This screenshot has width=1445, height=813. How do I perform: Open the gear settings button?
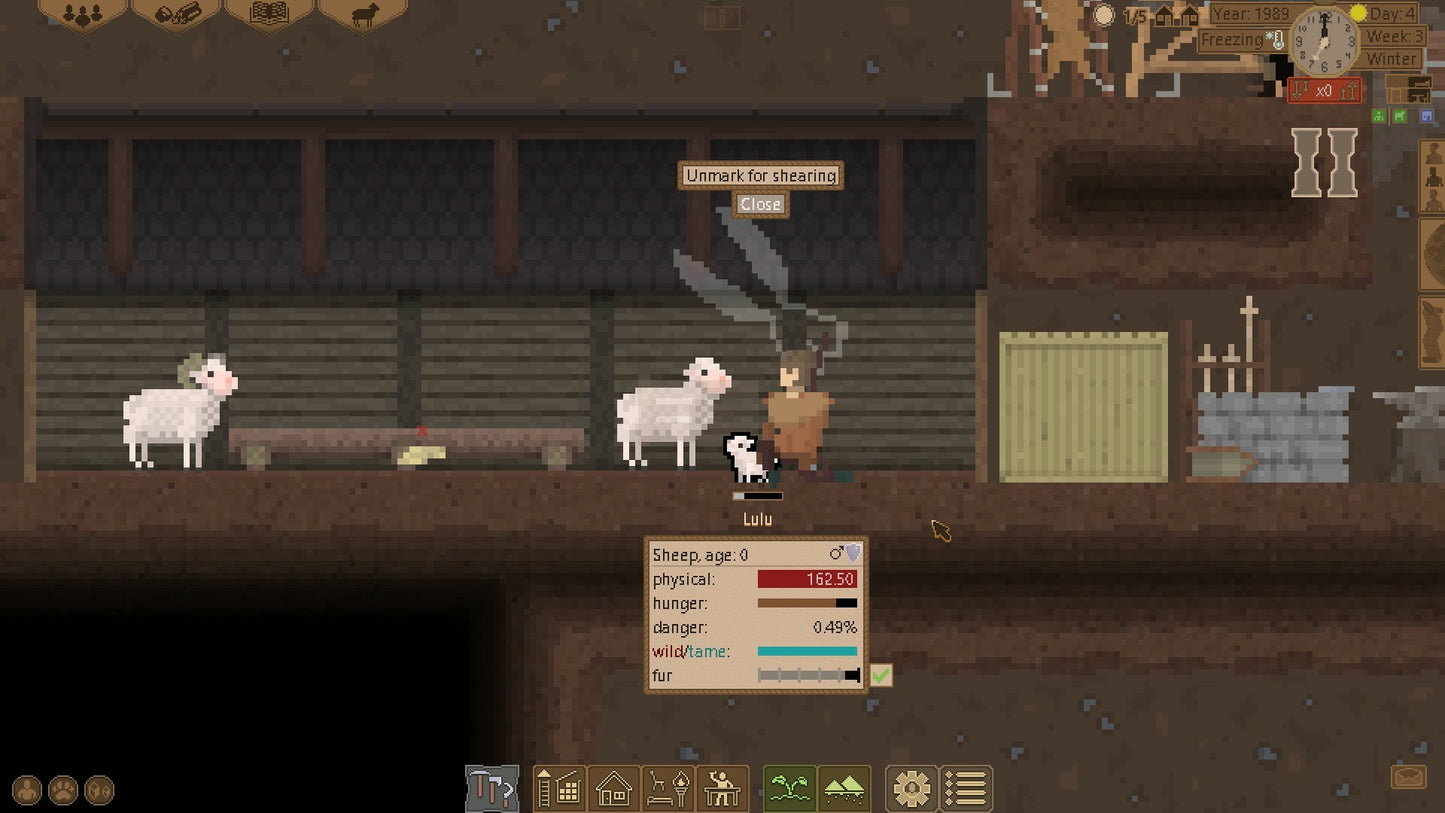point(912,790)
